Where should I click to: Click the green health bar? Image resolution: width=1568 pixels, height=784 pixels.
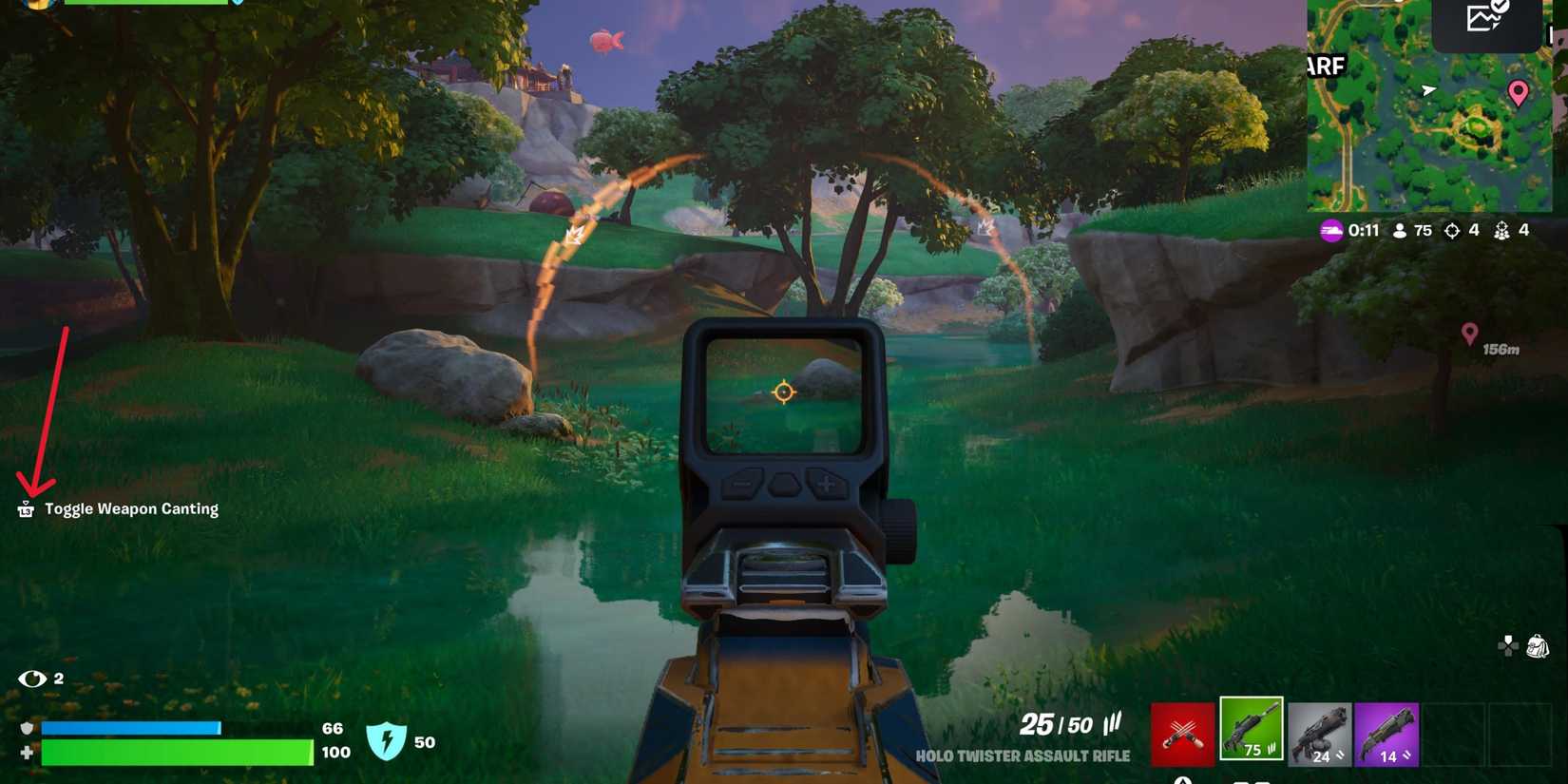(x=176, y=753)
